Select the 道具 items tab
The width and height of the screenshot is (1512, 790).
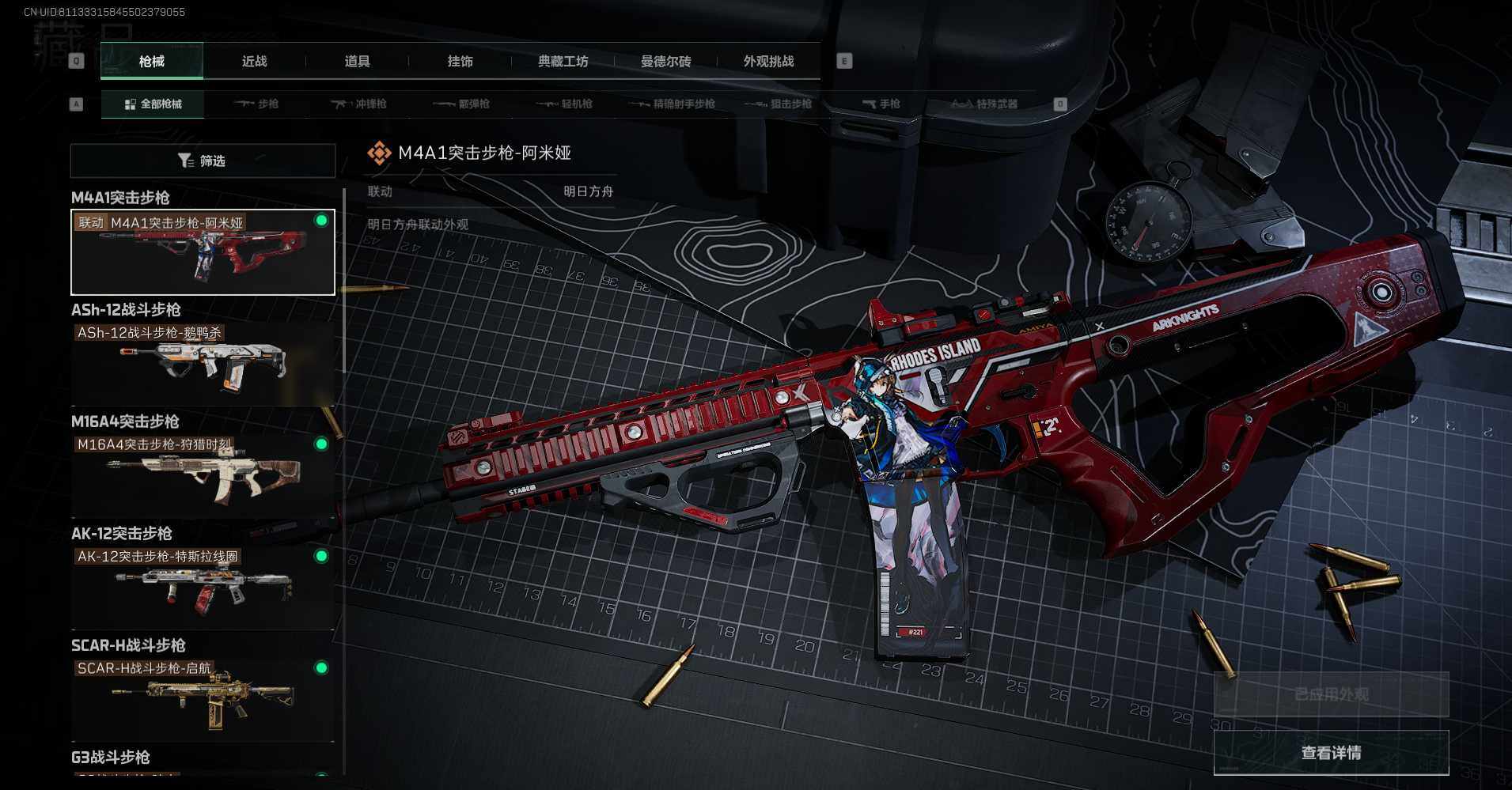pos(357,61)
